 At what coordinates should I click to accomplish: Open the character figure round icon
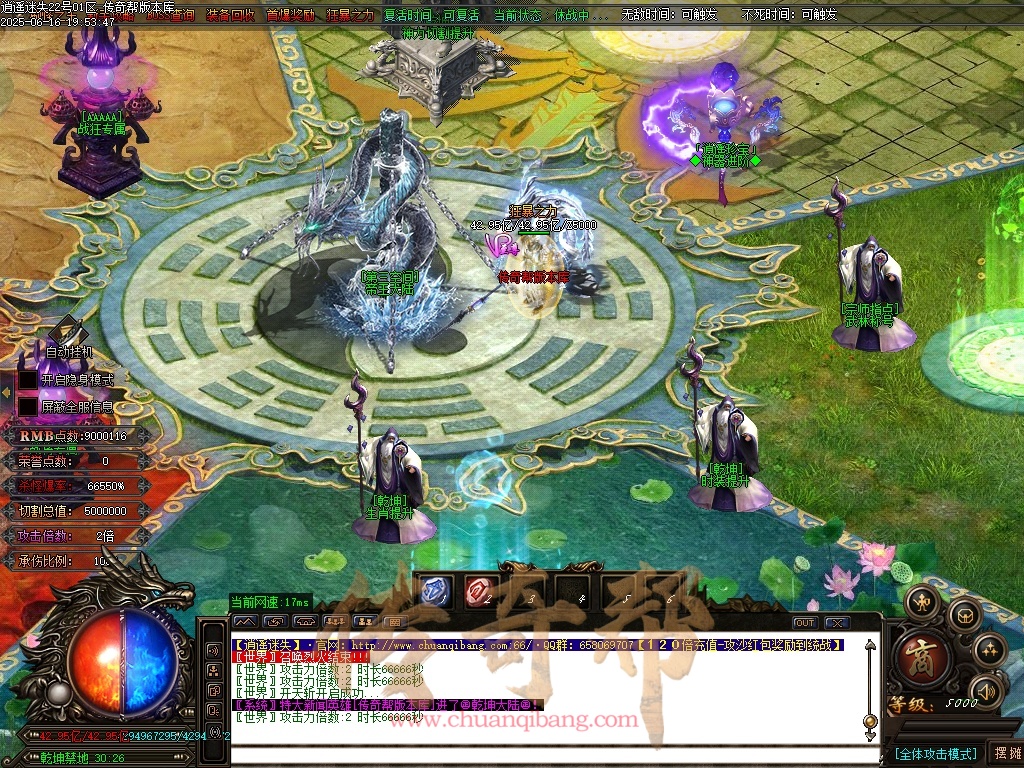click(920, 601)
